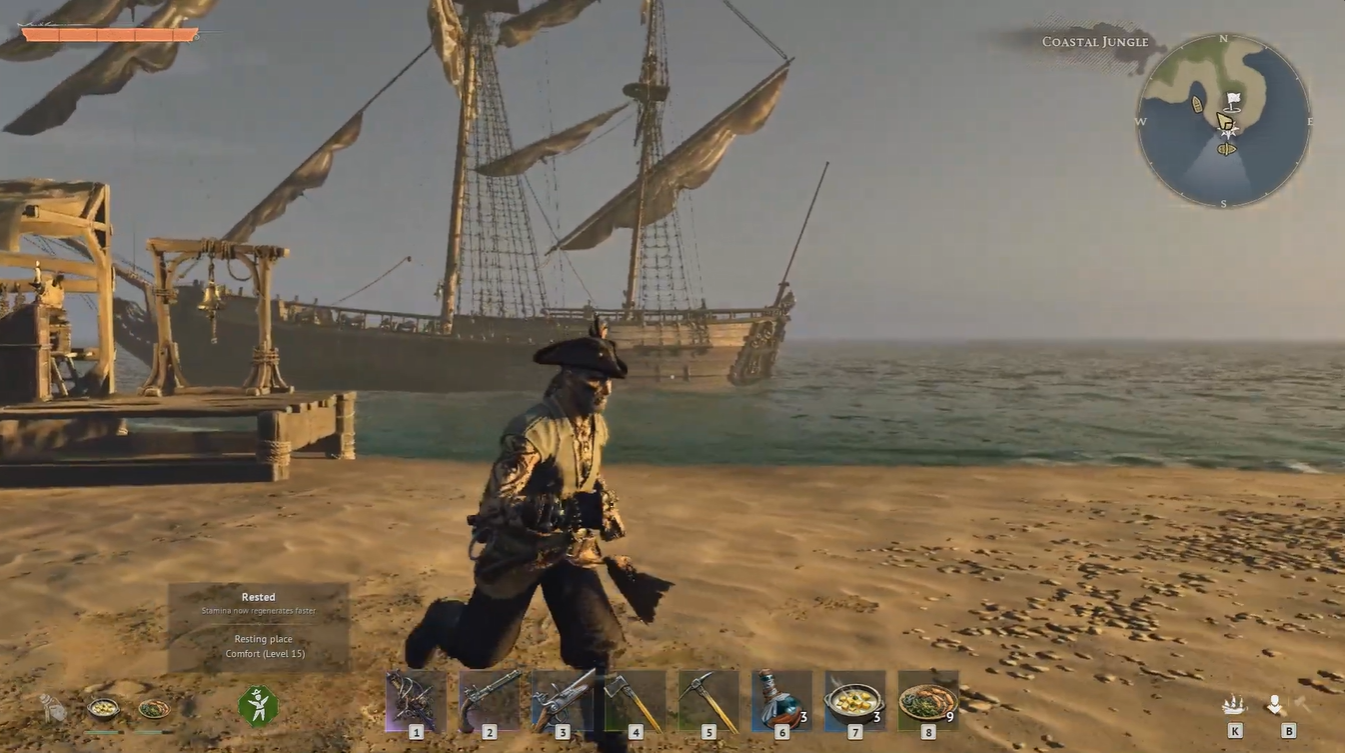This screenshot has width=1345, height=753.
Task: Select the swords in hotbar slot 1
Action: coord(415,697)
